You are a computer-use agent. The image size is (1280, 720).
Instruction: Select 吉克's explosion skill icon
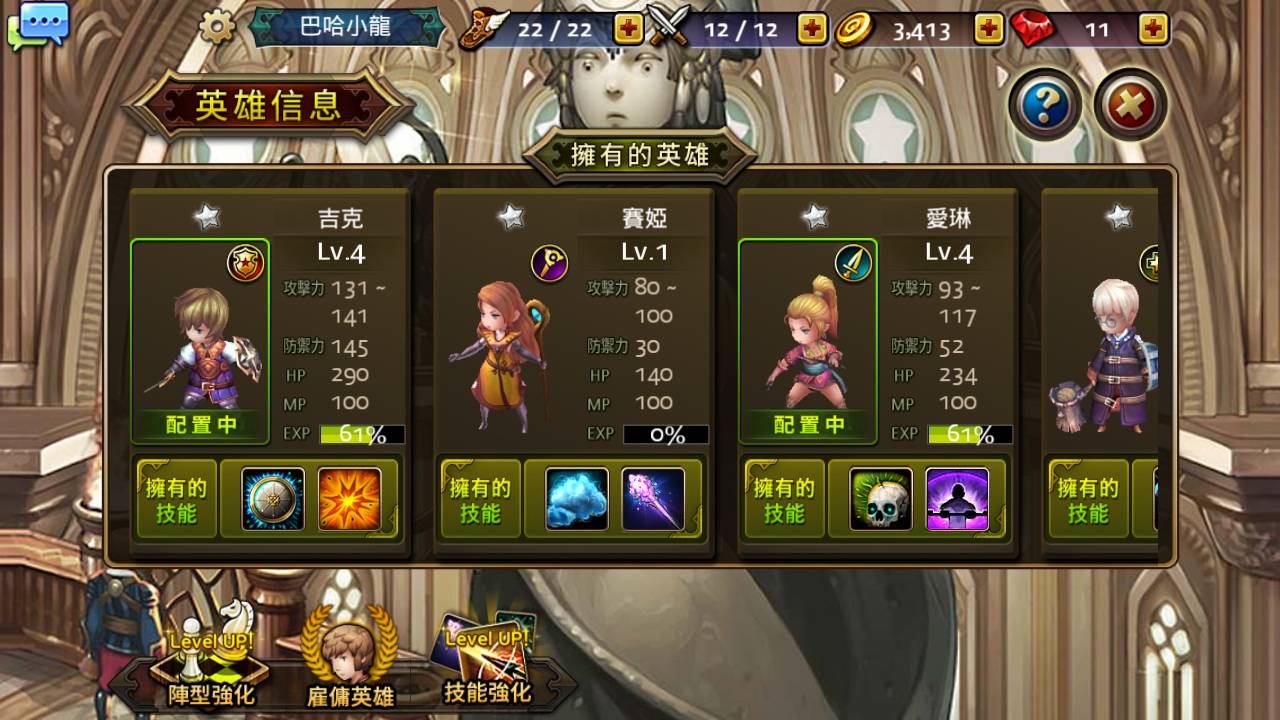click(x=352, y=498)
